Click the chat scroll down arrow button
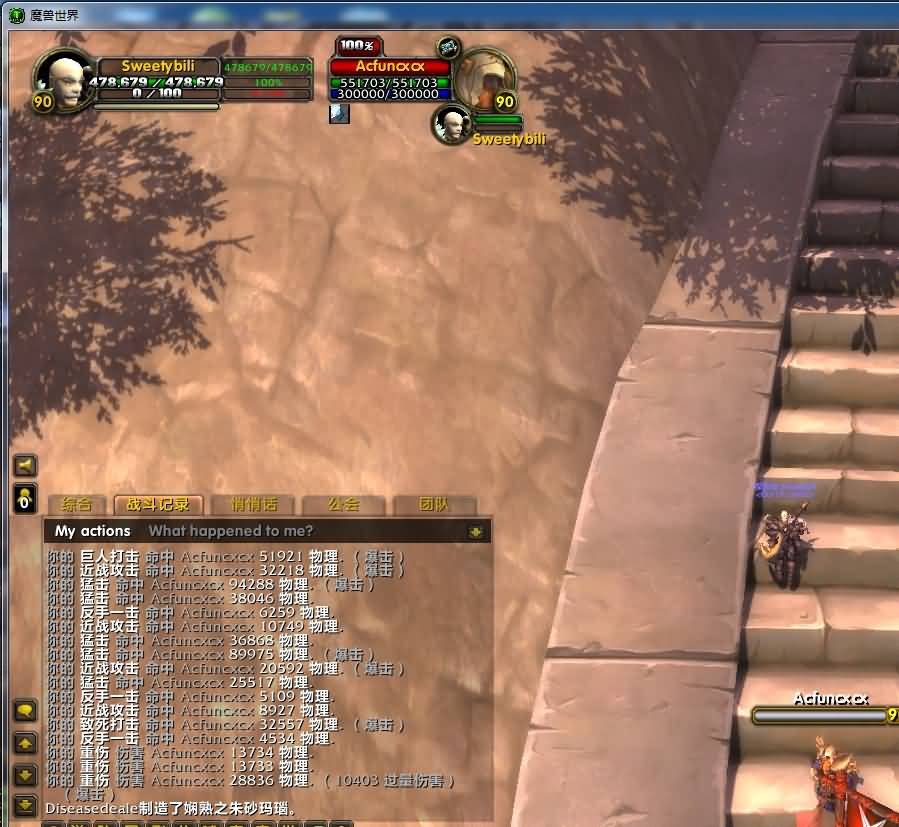Screen dimensions: 899x827 click(25, 775)
